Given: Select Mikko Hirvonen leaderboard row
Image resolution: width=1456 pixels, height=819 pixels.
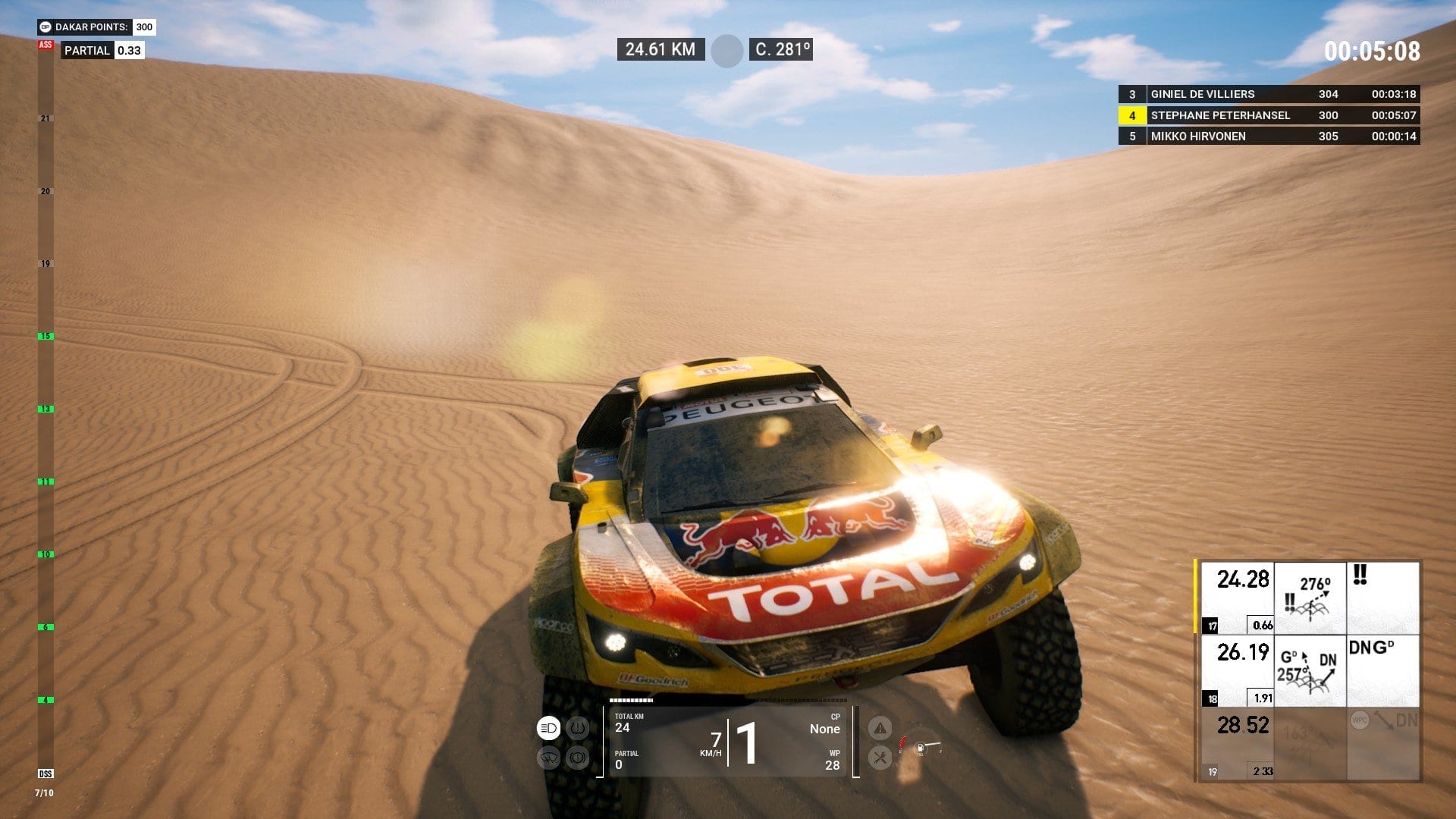Looking at the screenshot, I should point(1269,136).
